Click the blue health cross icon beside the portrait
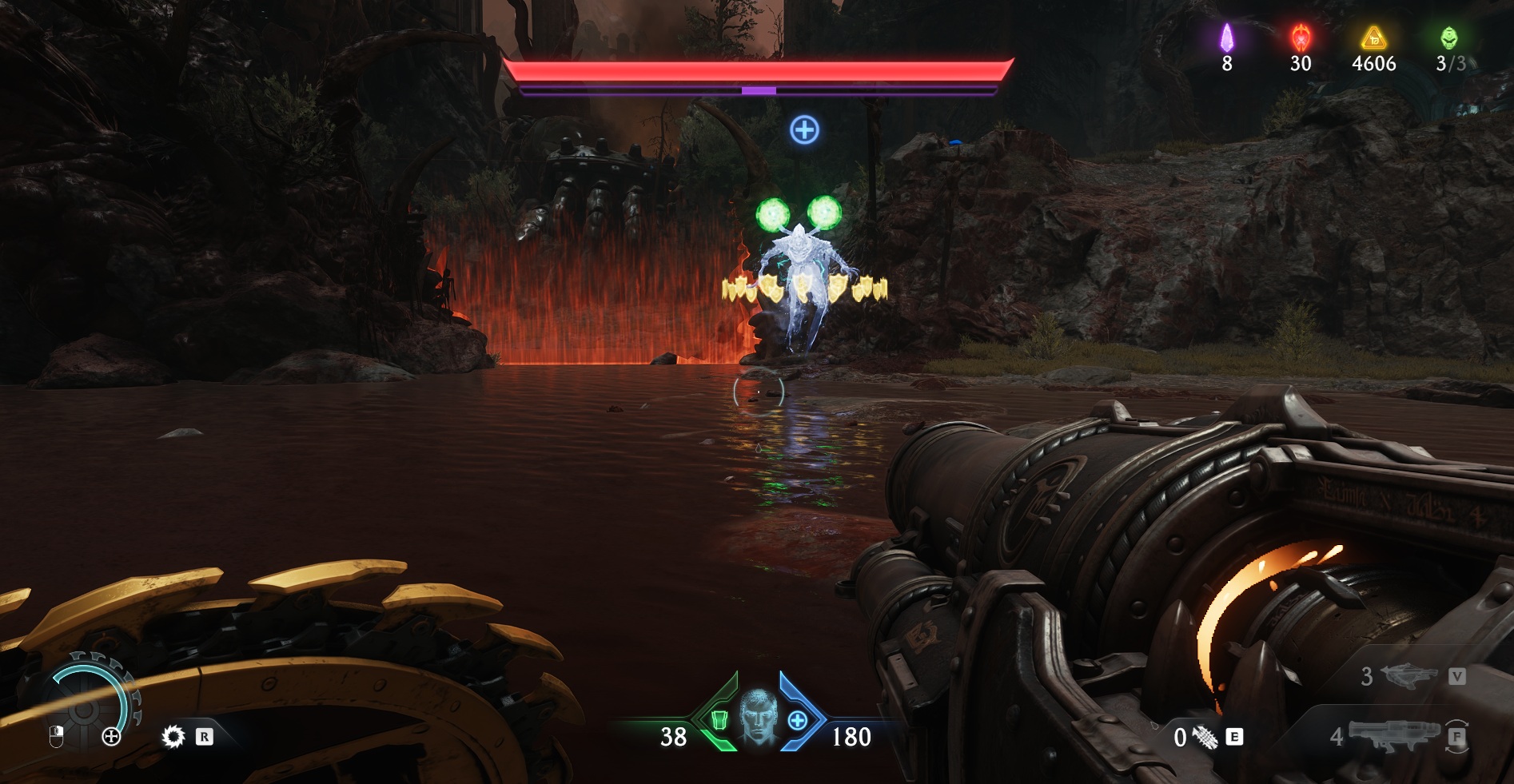 pos(797,721)
